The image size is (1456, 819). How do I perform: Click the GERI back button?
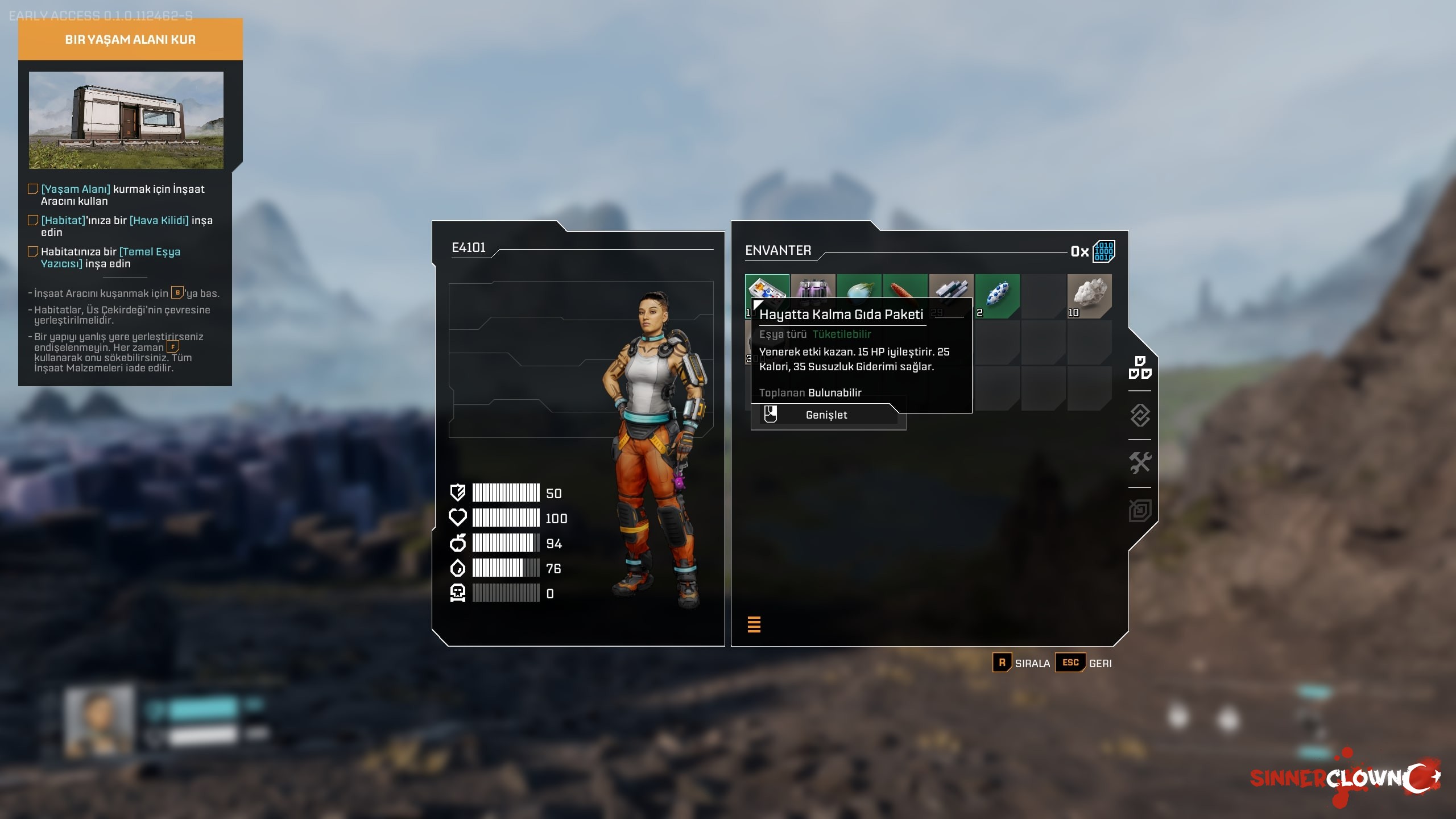click(1084, 663)
